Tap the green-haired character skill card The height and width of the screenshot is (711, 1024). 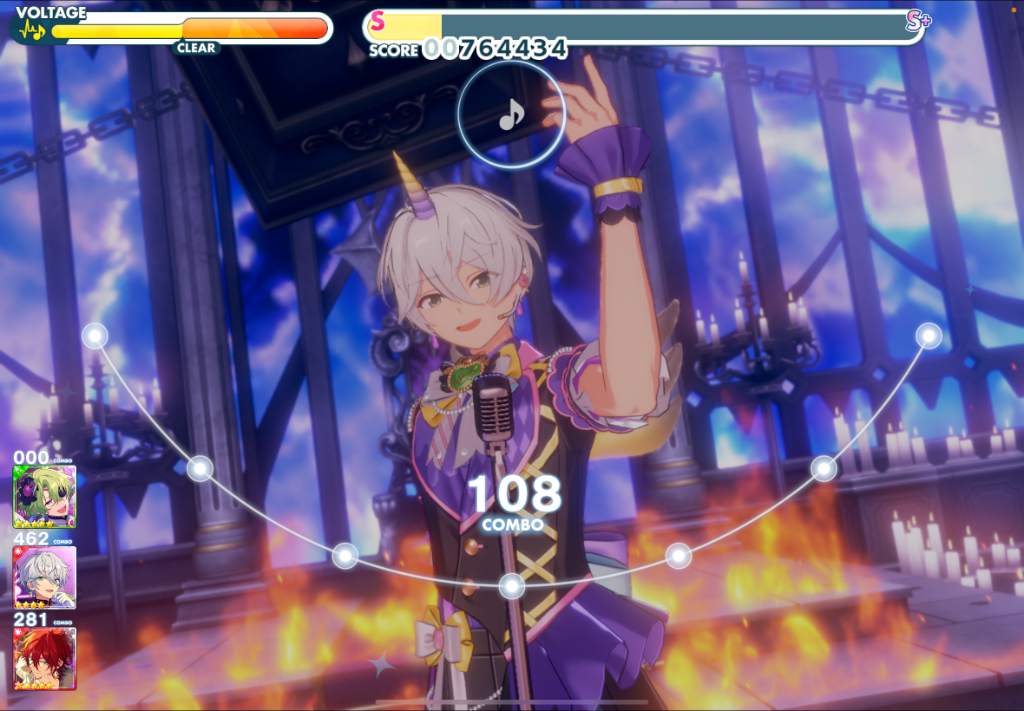point(44,497)
